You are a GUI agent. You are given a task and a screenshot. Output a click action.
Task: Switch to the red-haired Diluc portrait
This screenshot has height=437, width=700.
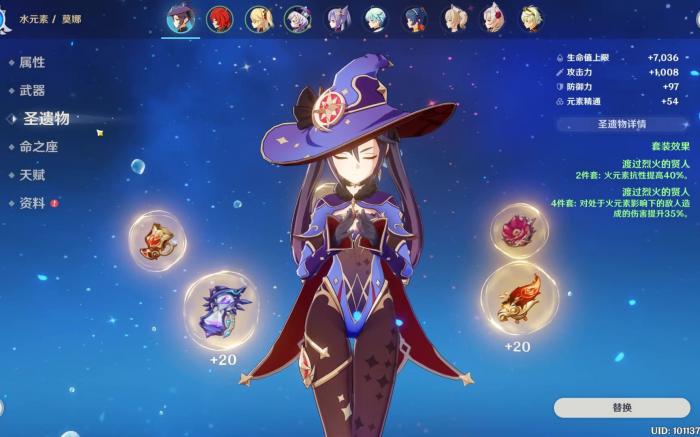(x=221, y=18)
